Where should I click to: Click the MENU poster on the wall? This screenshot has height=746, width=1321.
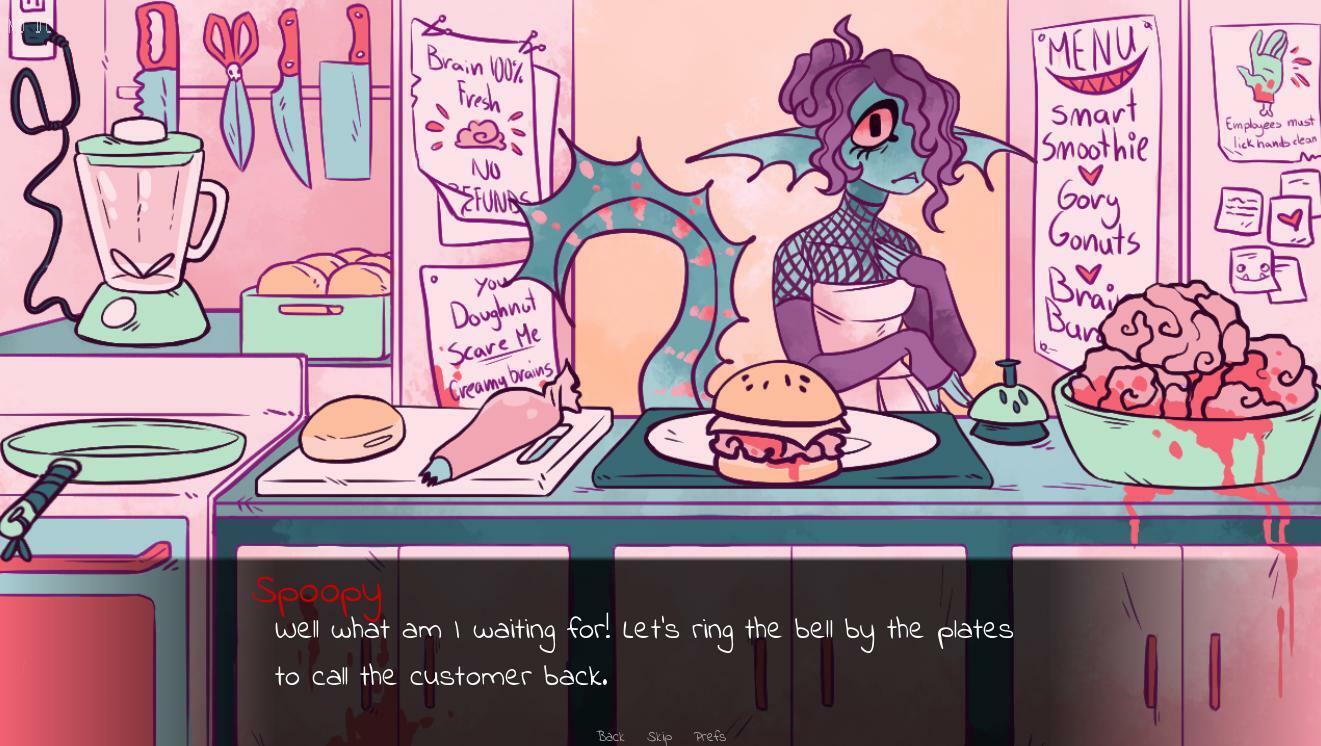tap(1095, 180)
